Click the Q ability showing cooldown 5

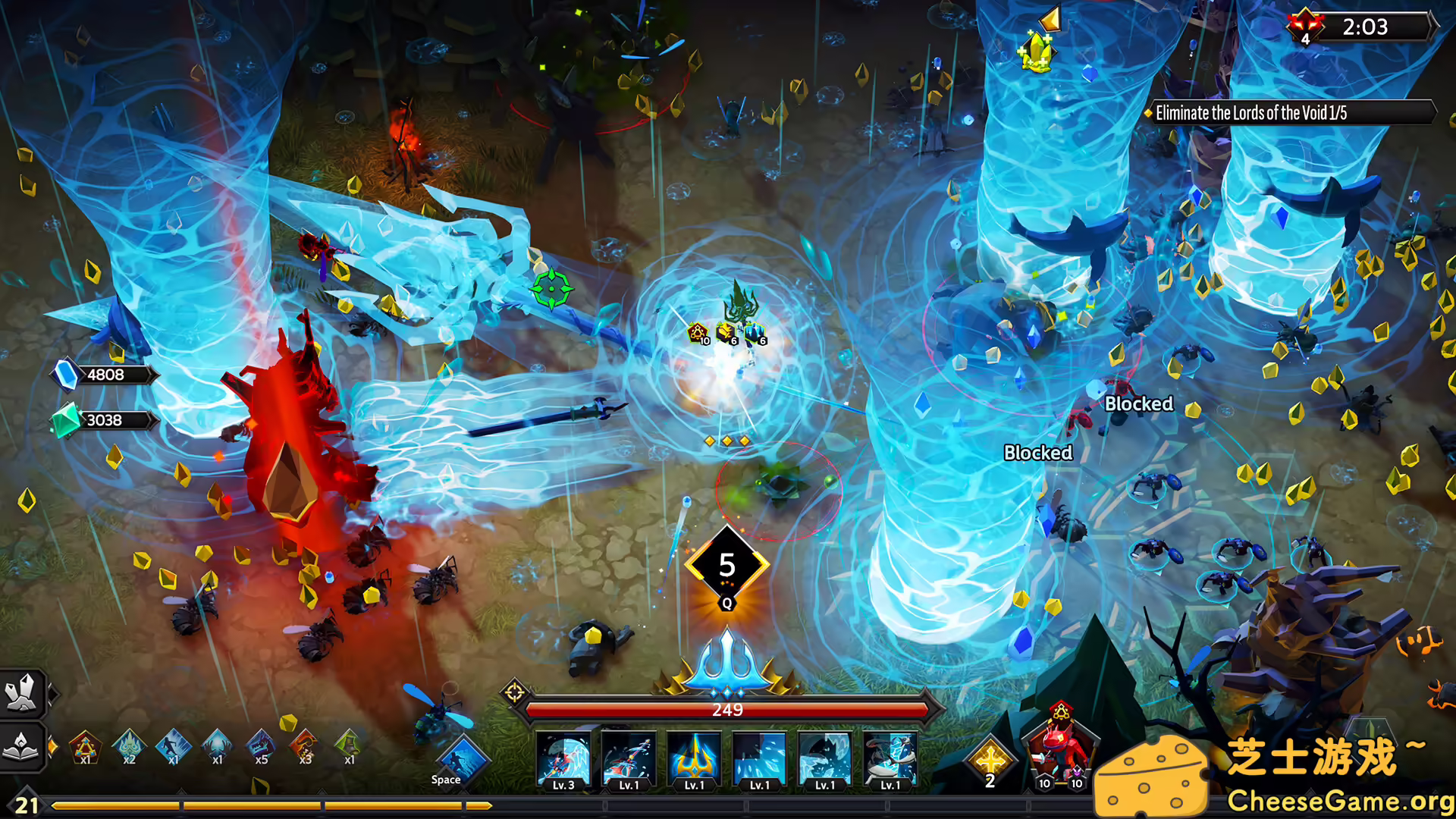click(x=728, y=565)
